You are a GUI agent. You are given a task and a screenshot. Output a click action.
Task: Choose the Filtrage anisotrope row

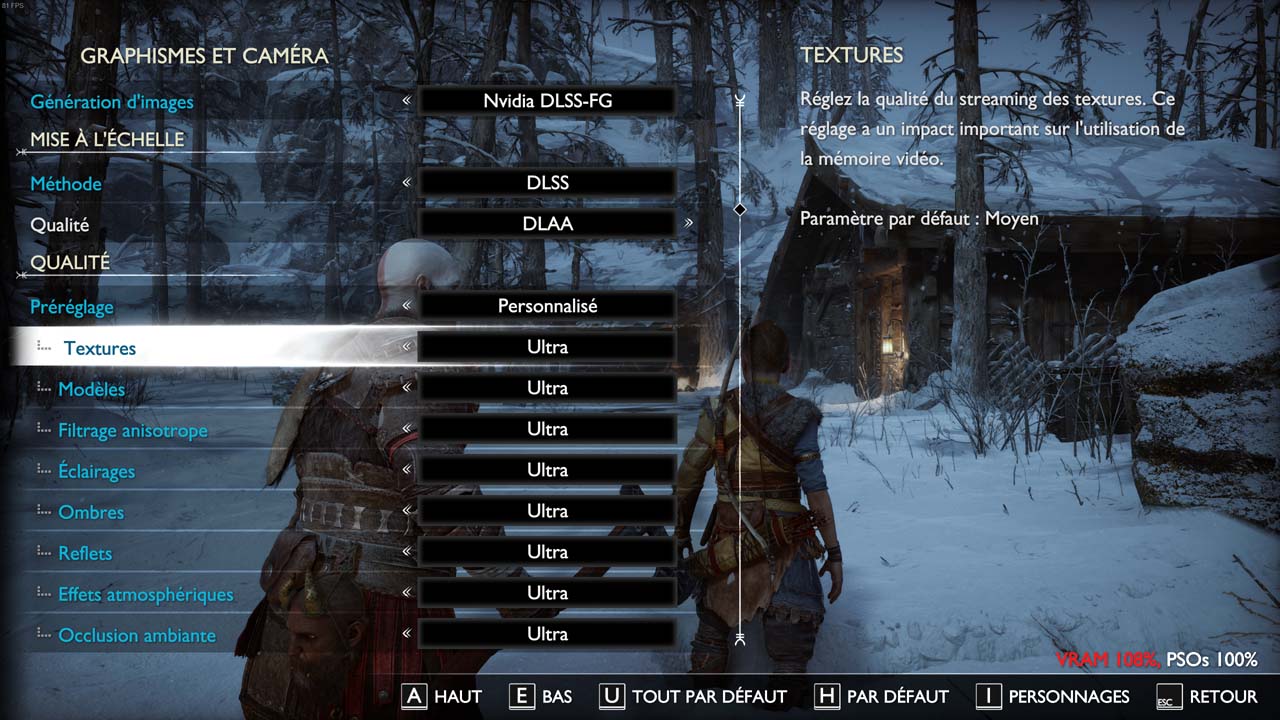click(x=133, y=430)
